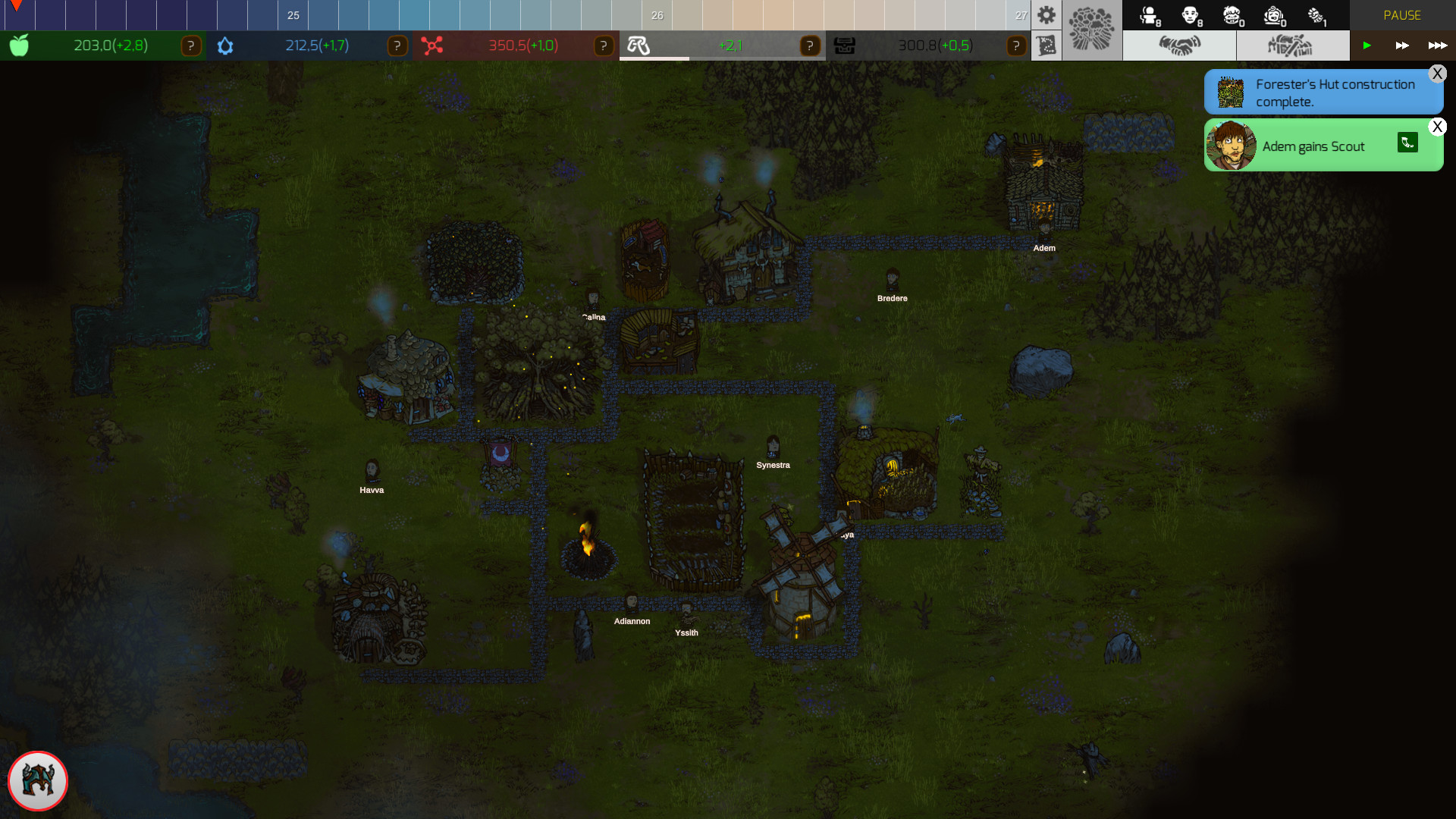The width and height of the screenshot is (1456, 819).
Task: Toggle PAUSE to stop the game
Action: [1402, 14]
